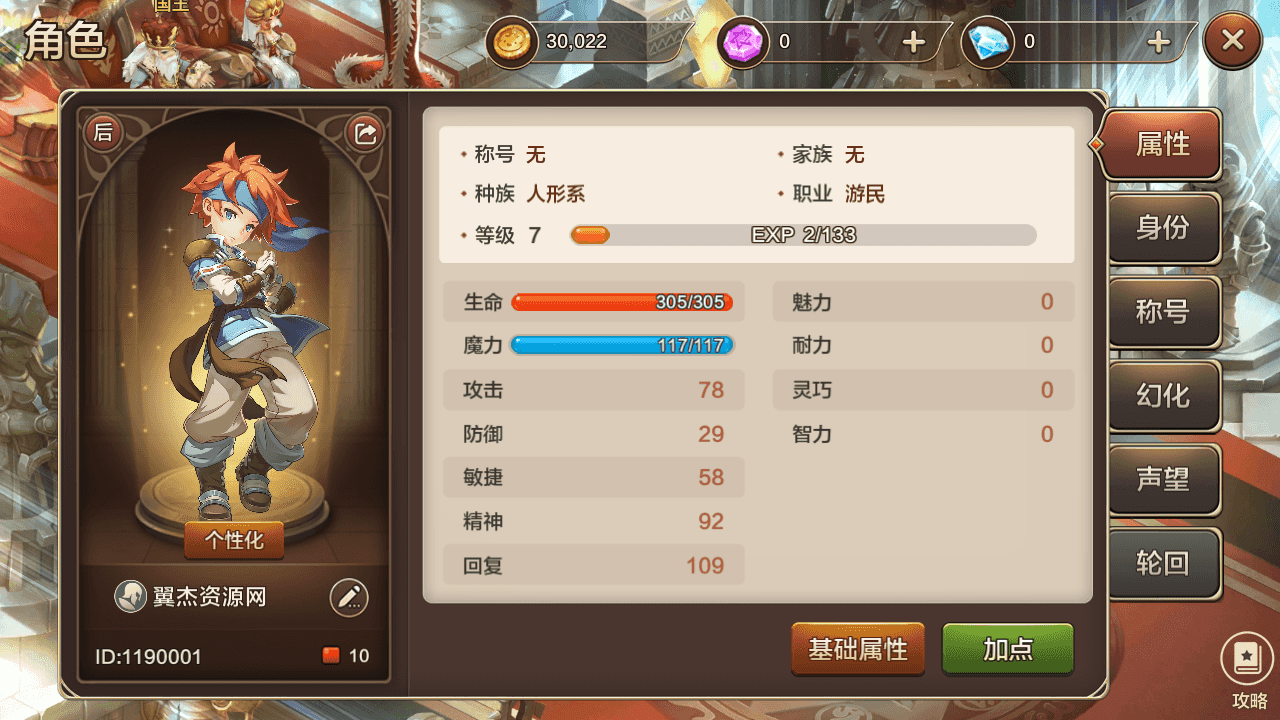The height and width of the screenshot is (720, 1280).
Task: Click the EXP progress bar showing 2/133
Action: click(x=800, y=235)
